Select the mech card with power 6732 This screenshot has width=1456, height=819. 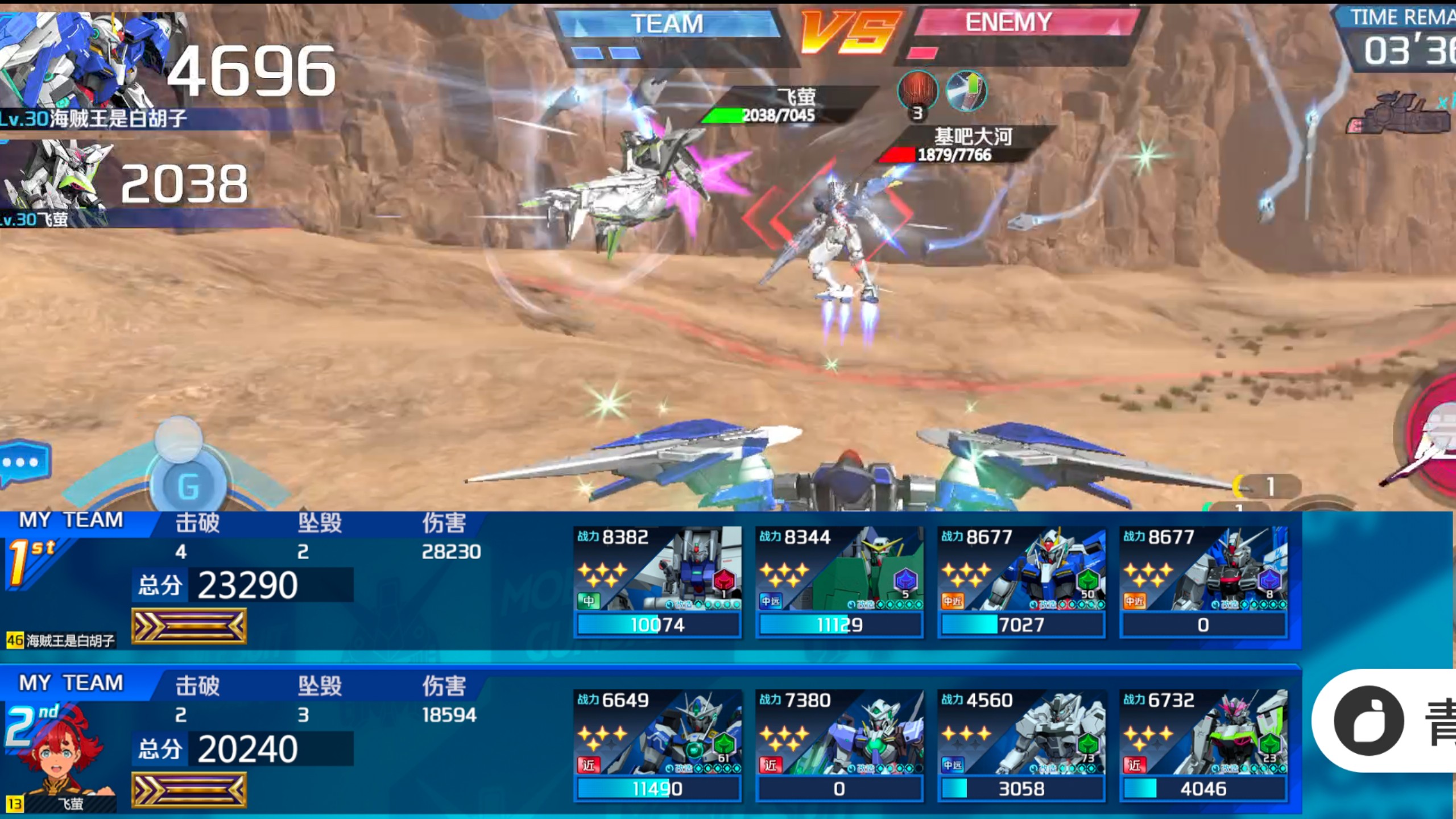pyautogui.click(x=1203, y=745)
